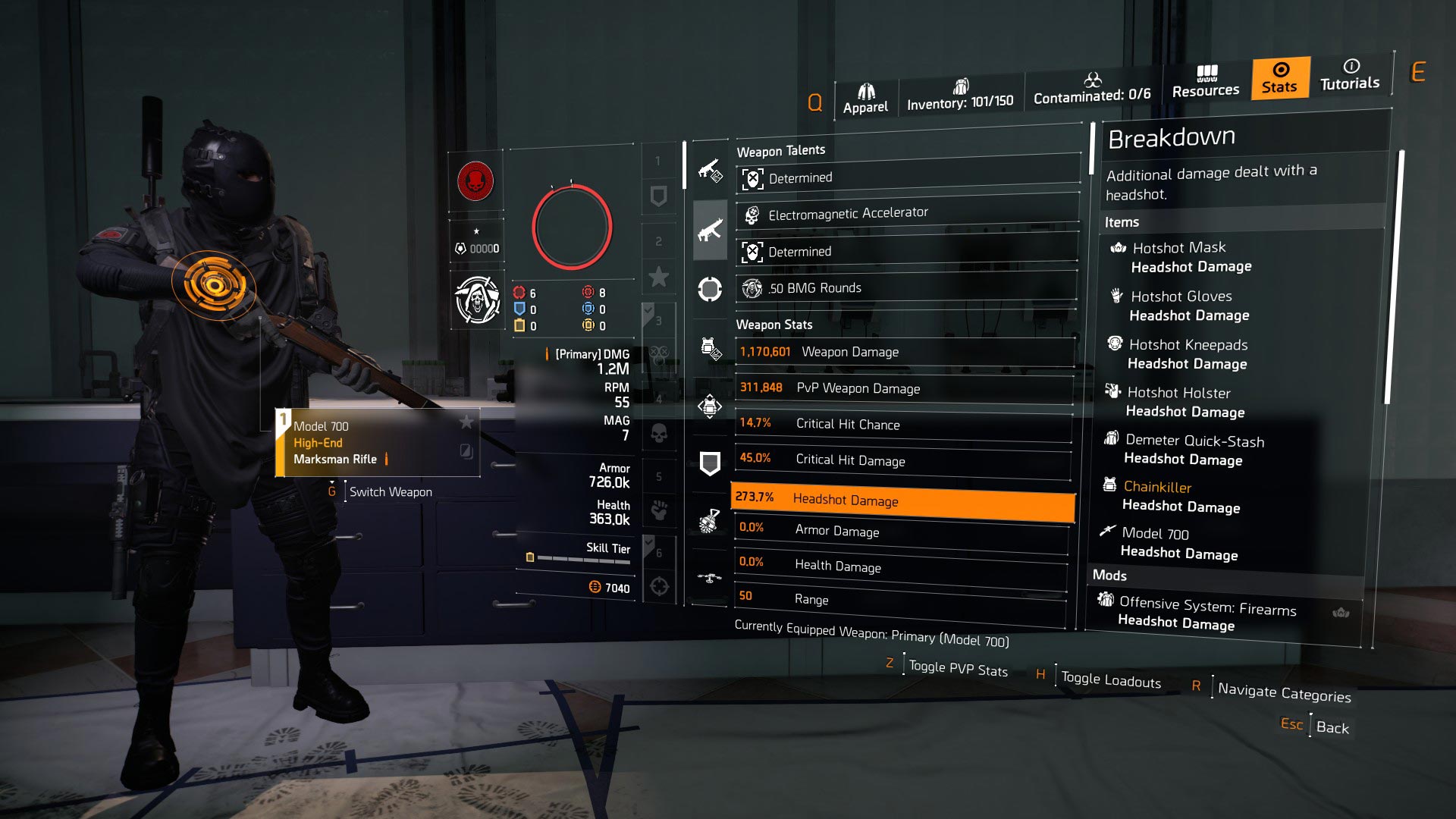Viewport: 1456px width, 819px height.
Task: Open the Tutorials tab
Action: (x=1350, y=75)
